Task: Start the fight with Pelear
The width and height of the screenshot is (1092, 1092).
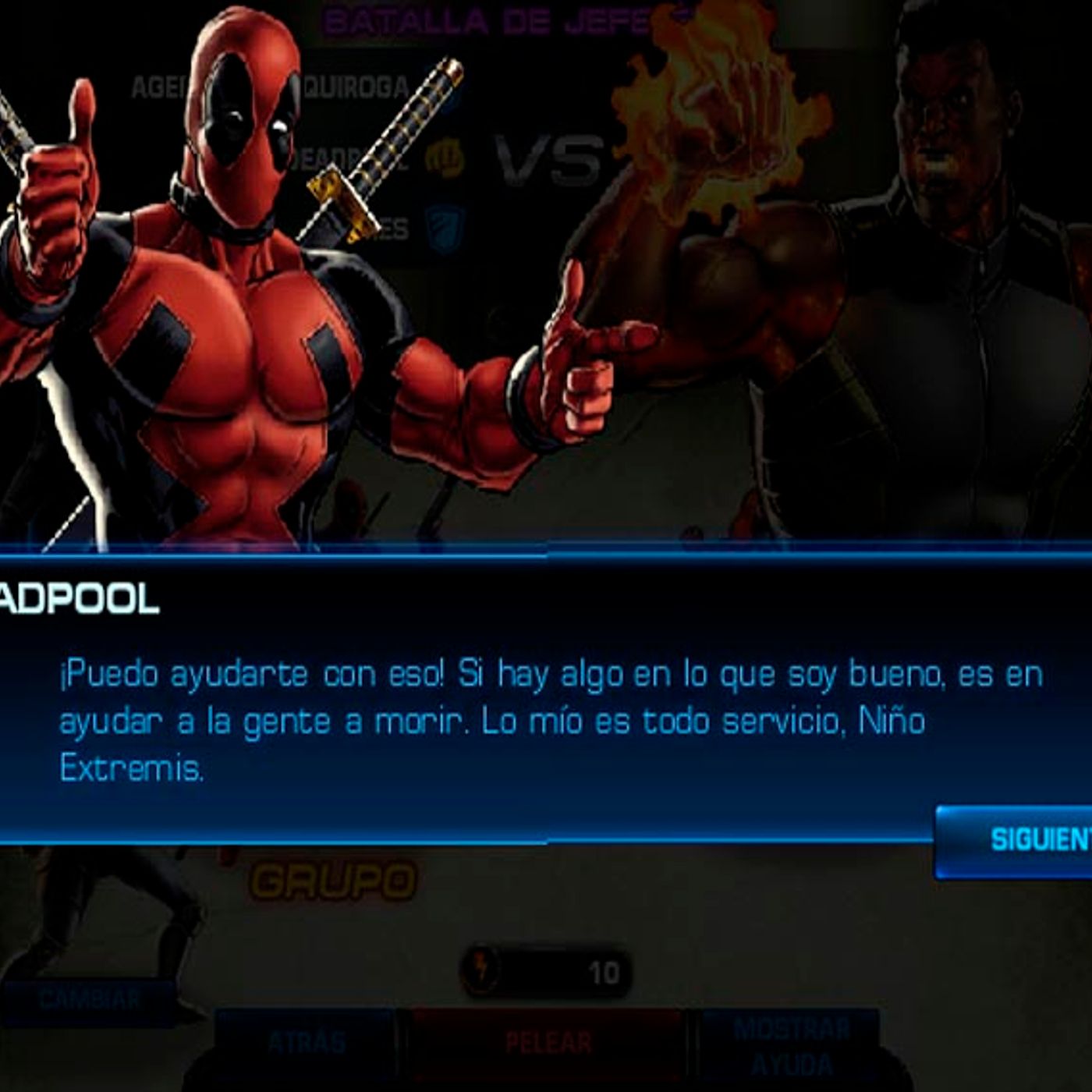Action: coord(548,1044)
